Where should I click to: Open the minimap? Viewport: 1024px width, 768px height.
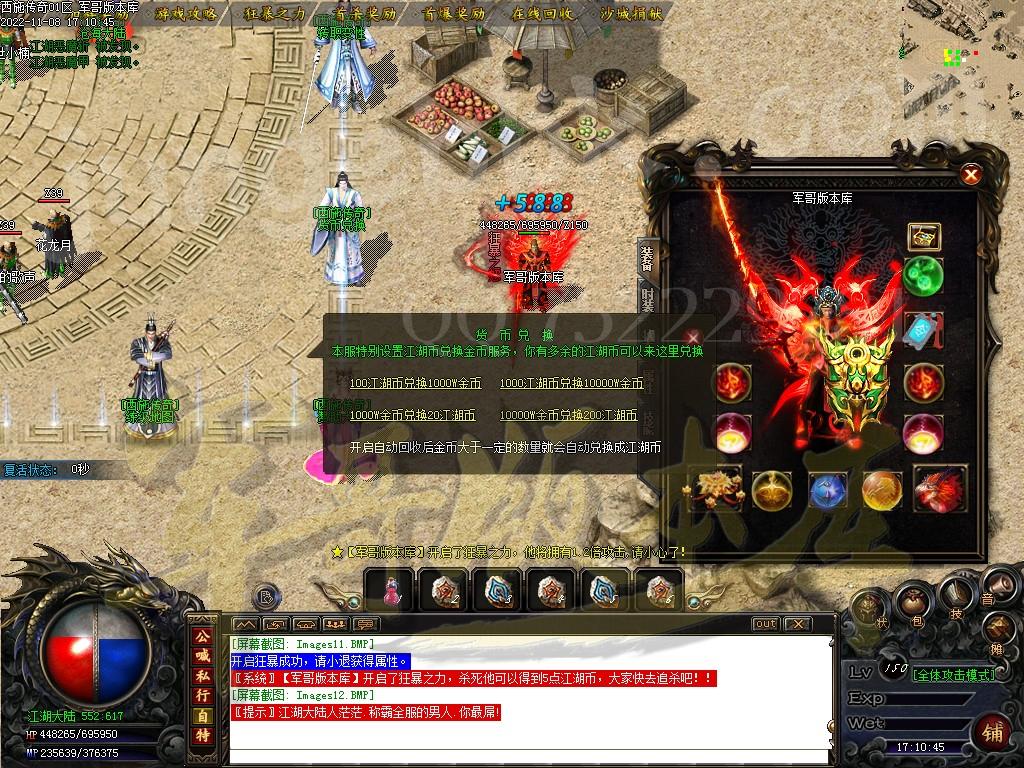pyautogui.click(x=962, y=50)
